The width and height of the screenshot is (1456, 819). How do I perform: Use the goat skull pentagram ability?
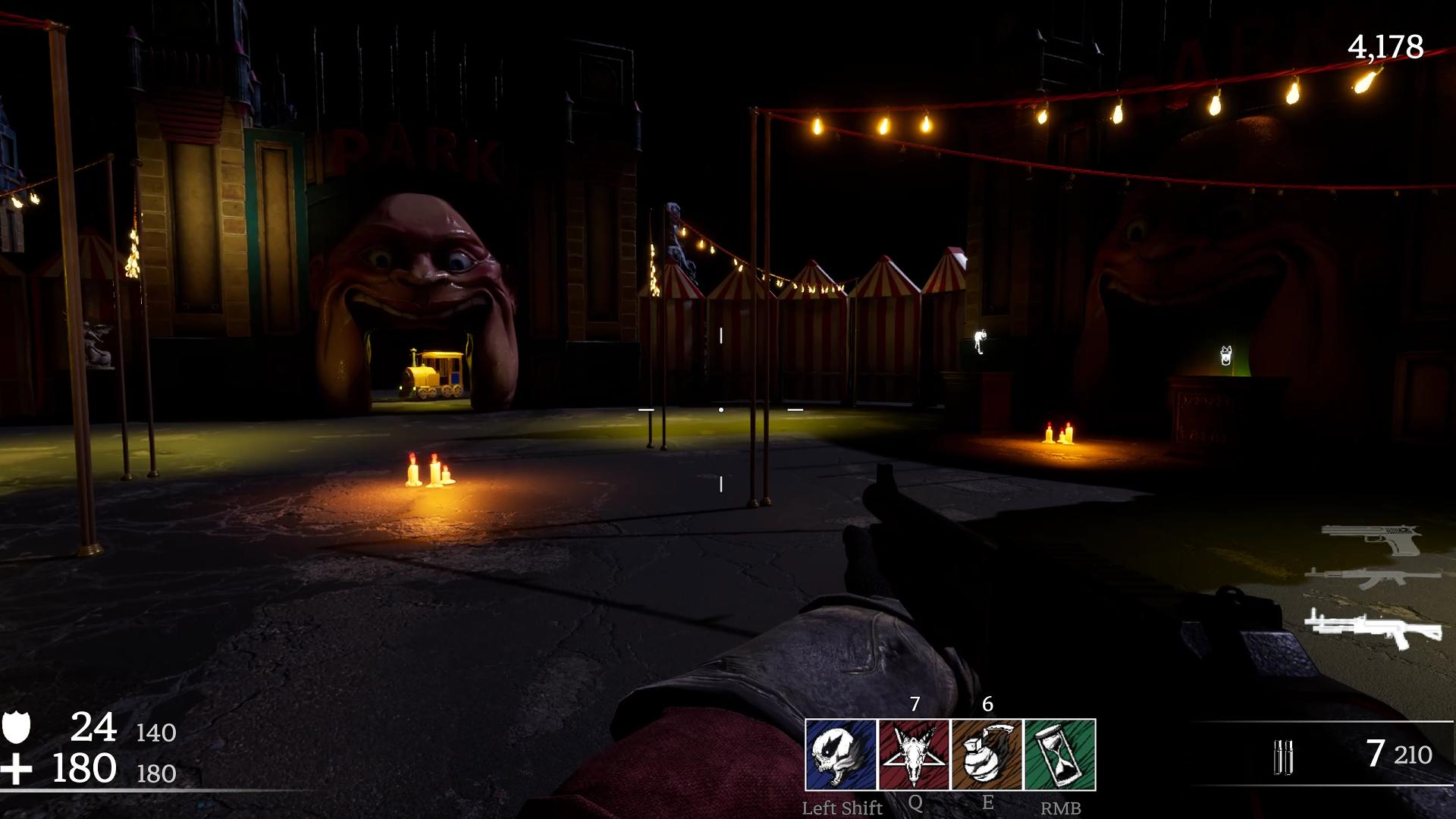914,755
